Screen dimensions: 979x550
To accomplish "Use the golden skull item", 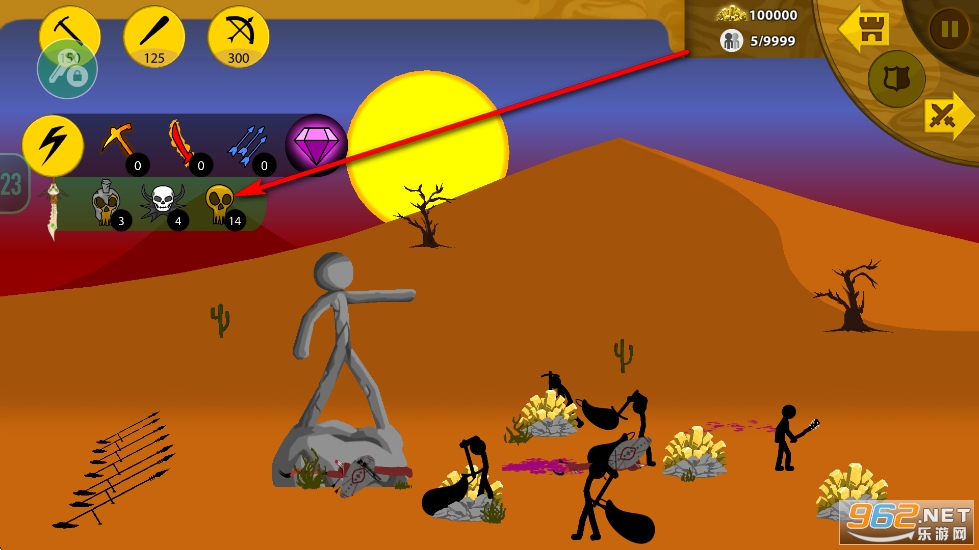I will 220,203.
